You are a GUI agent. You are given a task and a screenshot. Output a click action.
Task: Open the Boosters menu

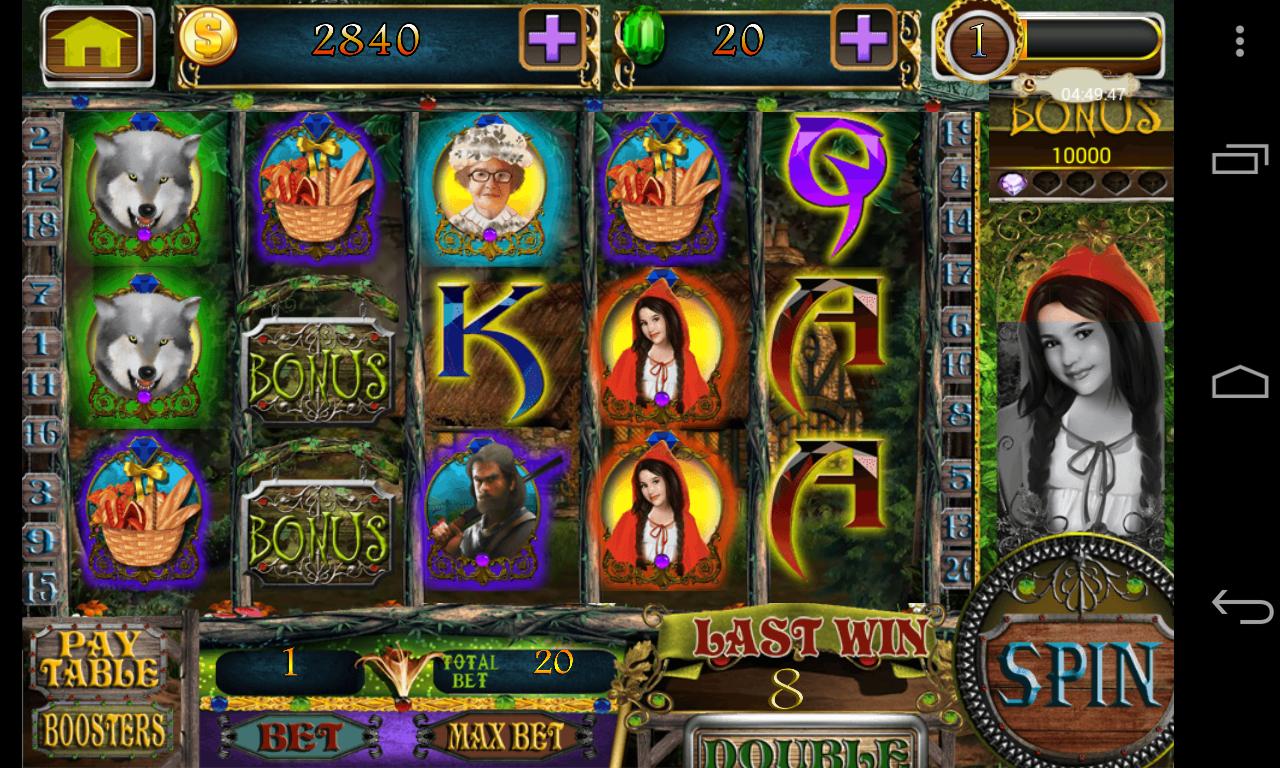tap(102, 730)
